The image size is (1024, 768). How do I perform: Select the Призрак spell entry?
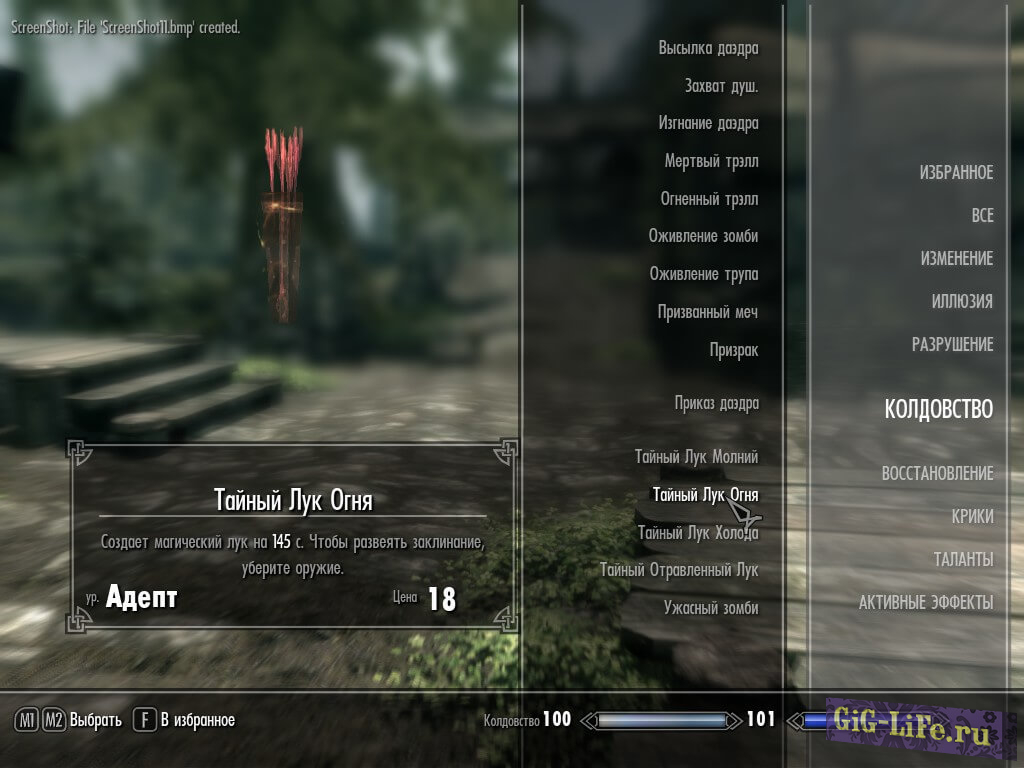click(733, 350)
